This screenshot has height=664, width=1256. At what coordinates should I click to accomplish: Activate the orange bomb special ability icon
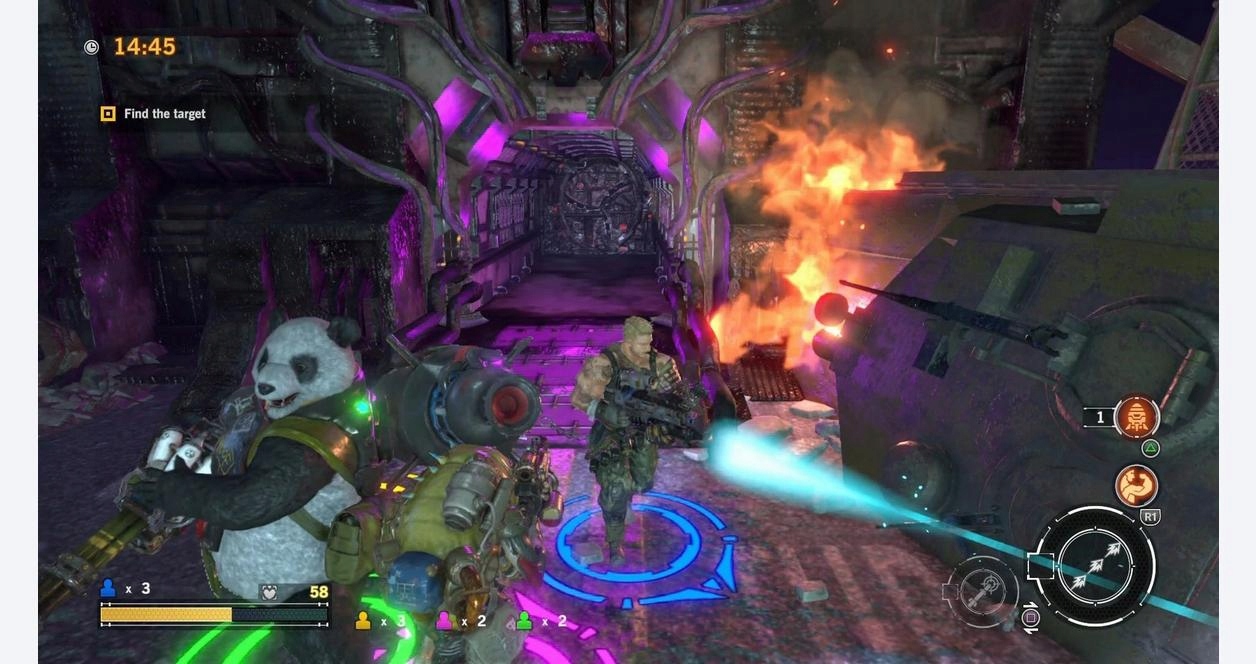click(x=1136, y=417)
